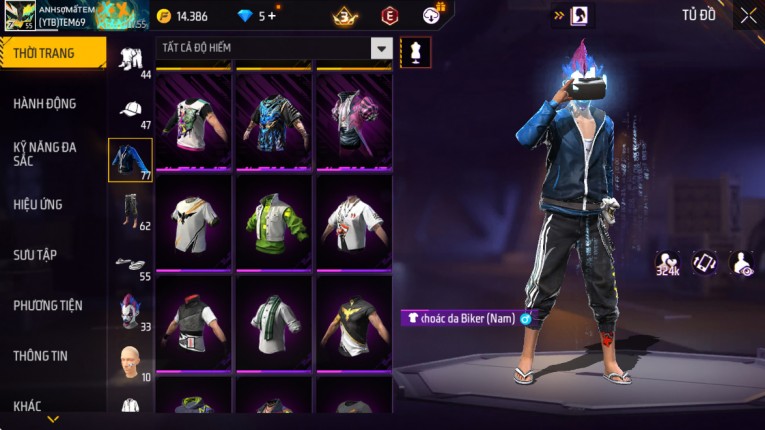765x430 pixels.
Task: Close the Tủ Đồ wardrobe screen
Action: point(748,16)
